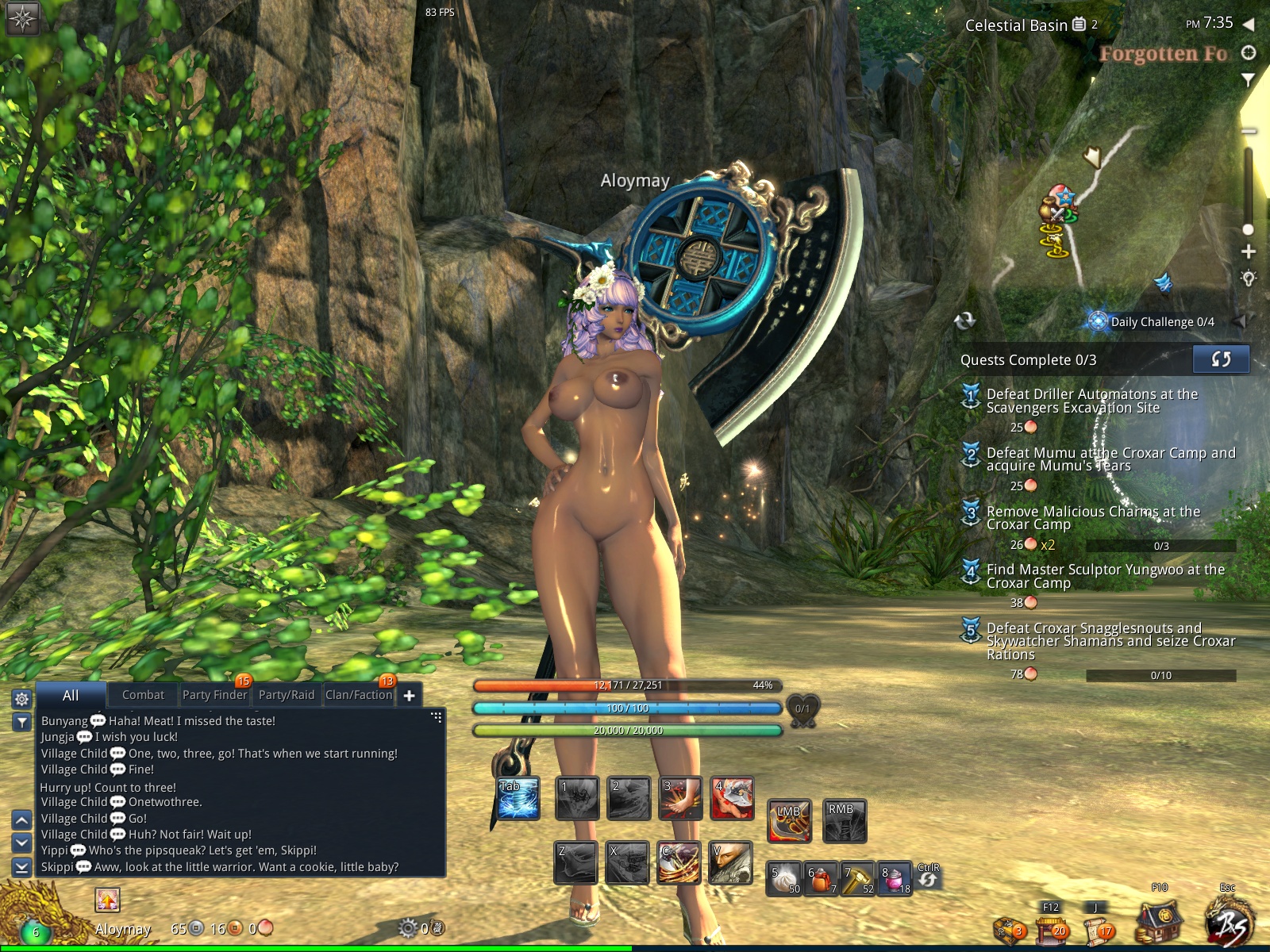Add a new chat tab with plus button

[410, 696]
